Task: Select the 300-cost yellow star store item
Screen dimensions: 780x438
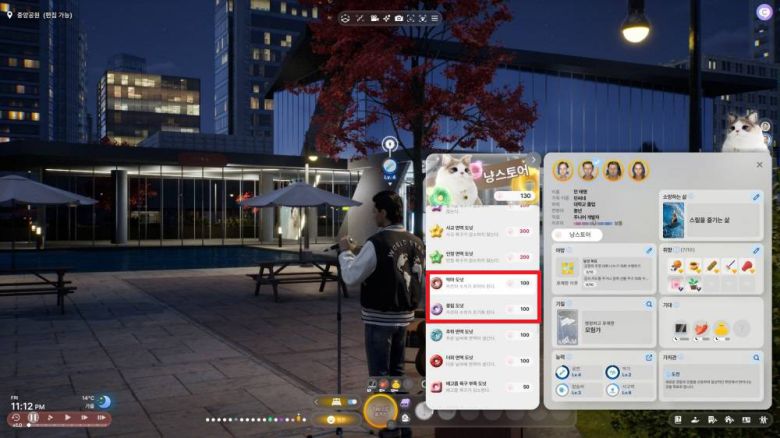Action: pos(478,231)
